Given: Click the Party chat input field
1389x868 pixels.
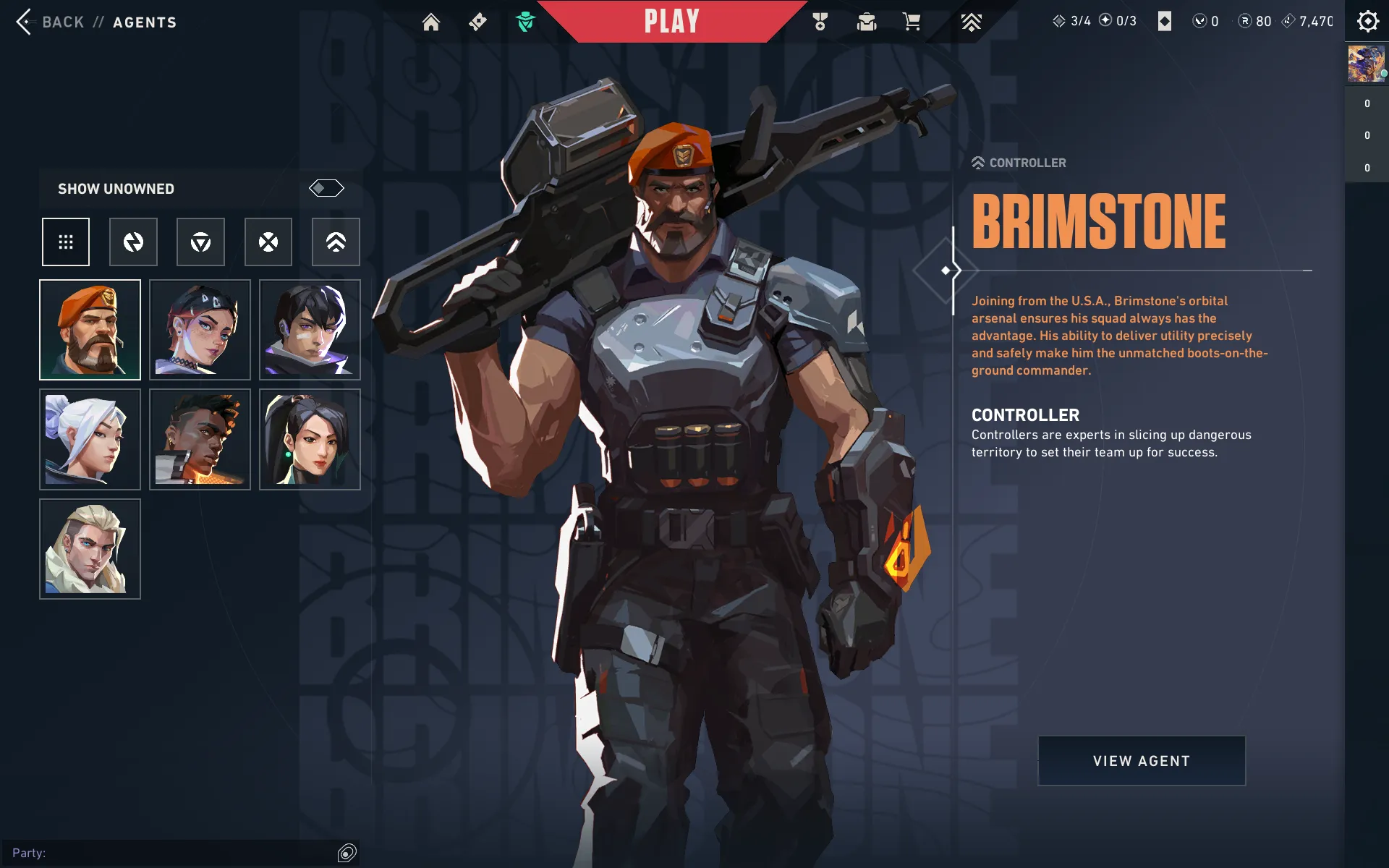Looking at the screenshot, I should [174, 854].
